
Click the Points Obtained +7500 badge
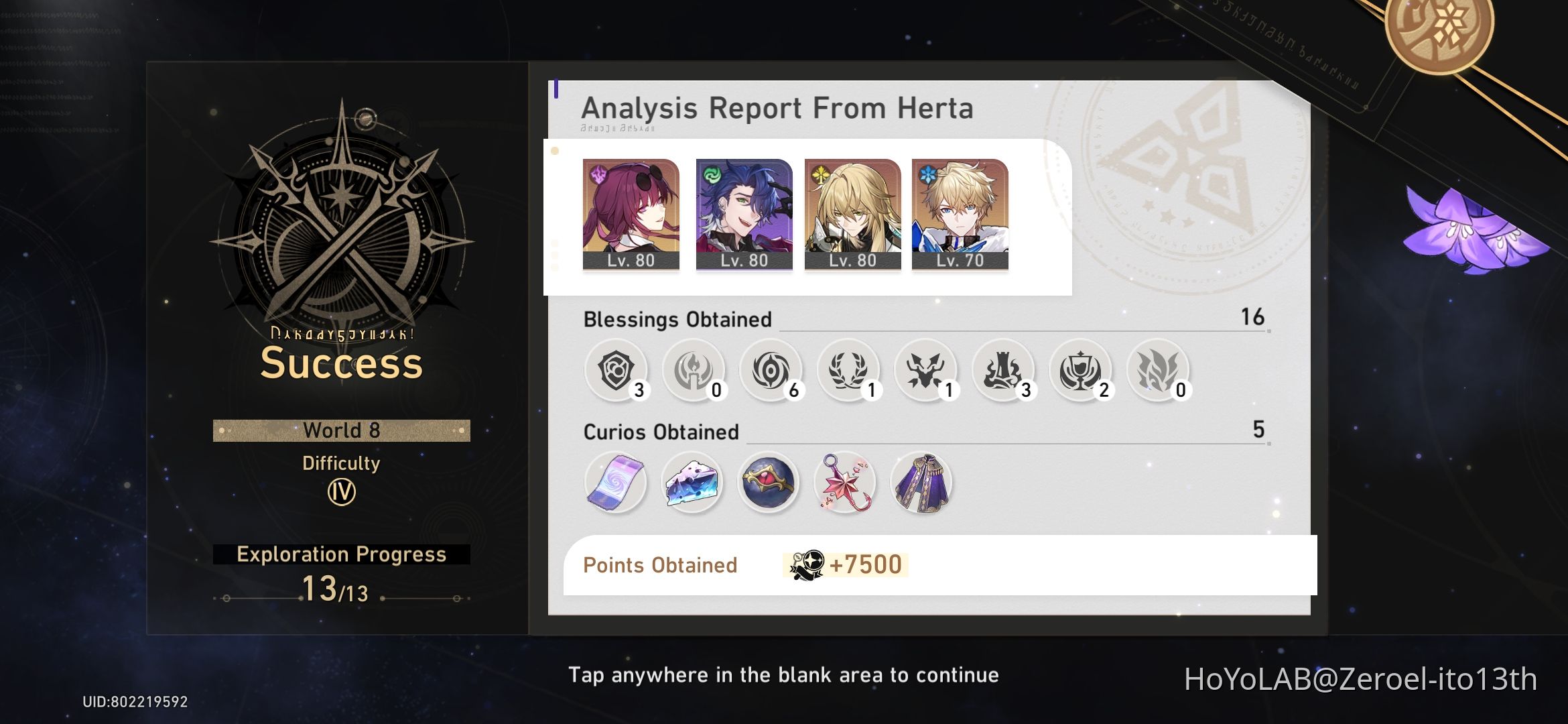(844, 565)
